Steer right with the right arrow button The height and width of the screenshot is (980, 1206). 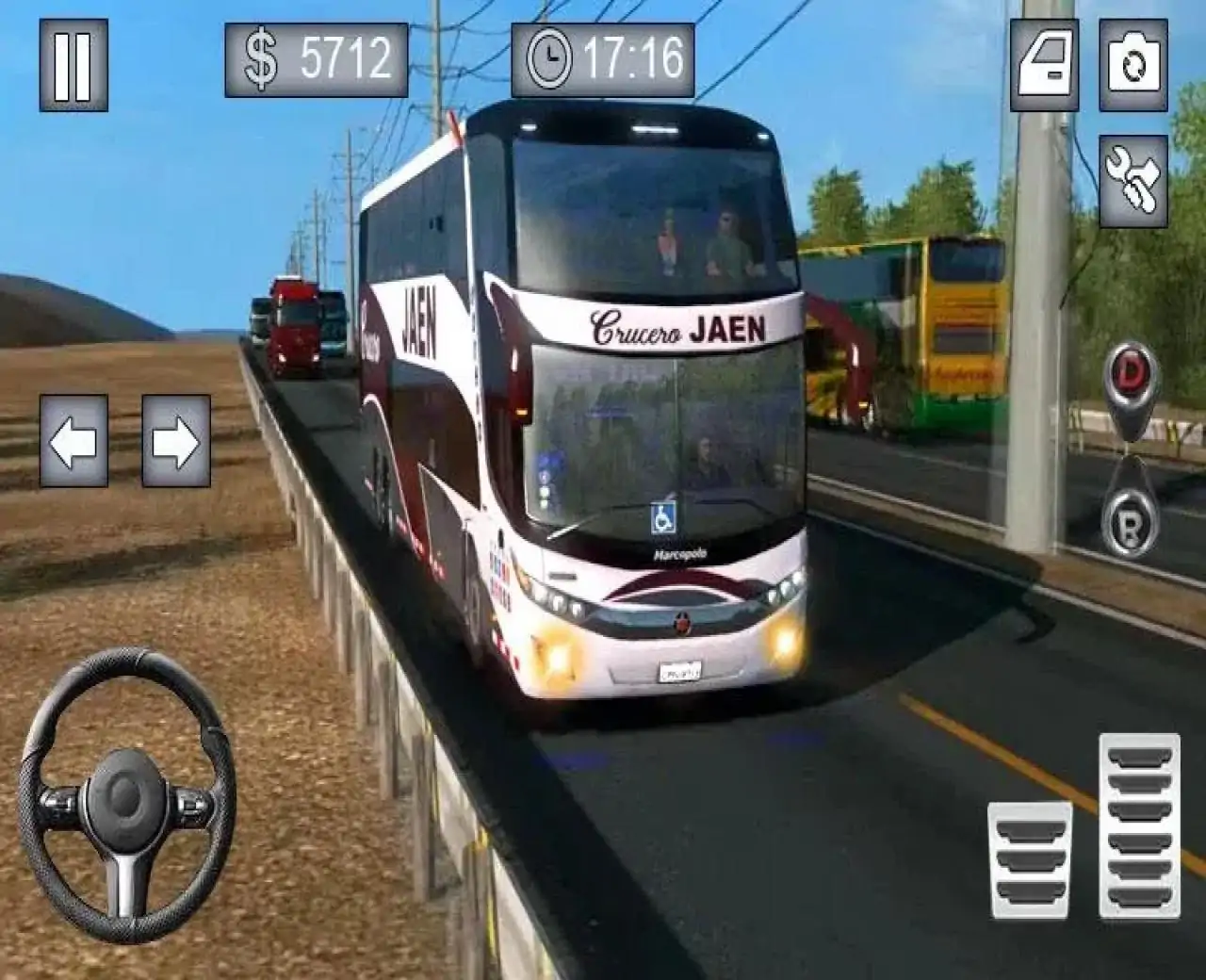coord(176,440)
